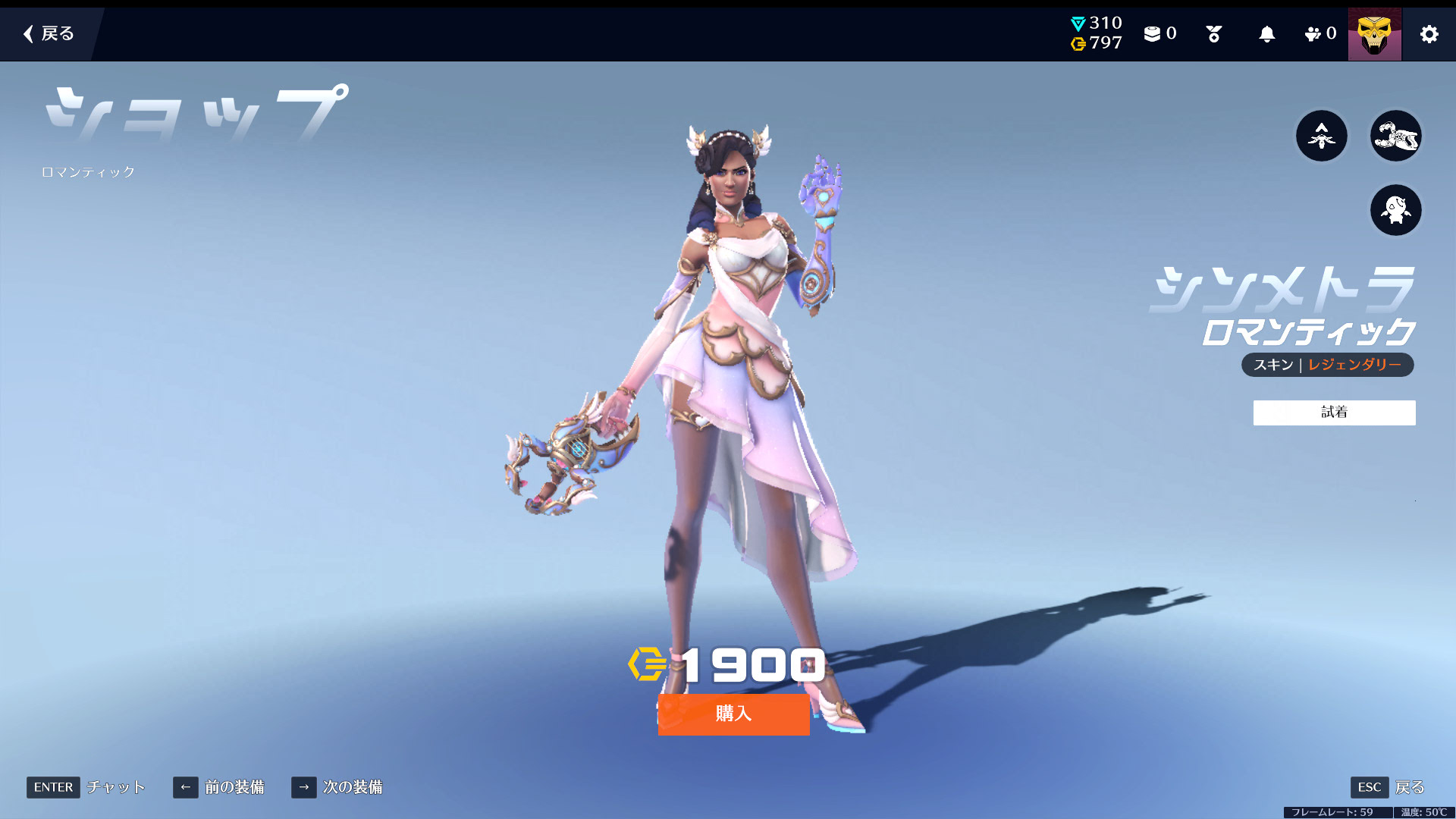The image size is (1456, 819).
Task: Try on the skin with 試着
Action: 1334,413
